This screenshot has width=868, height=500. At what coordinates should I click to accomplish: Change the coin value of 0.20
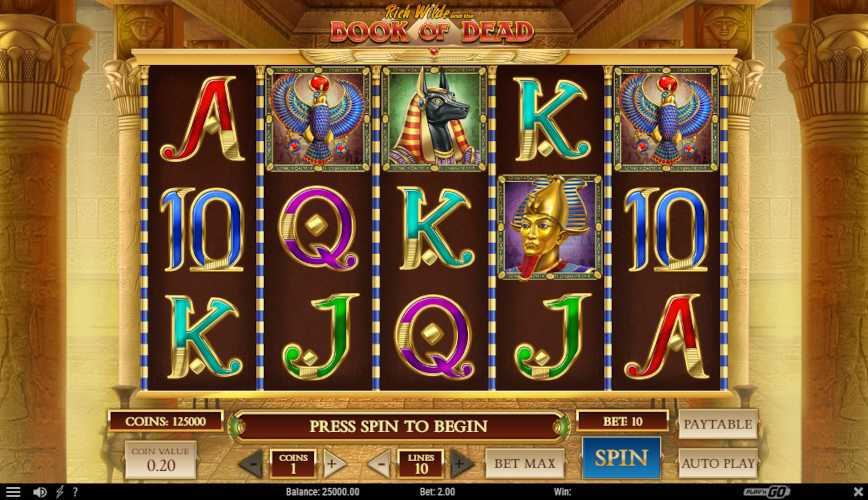tap(160, 460)
